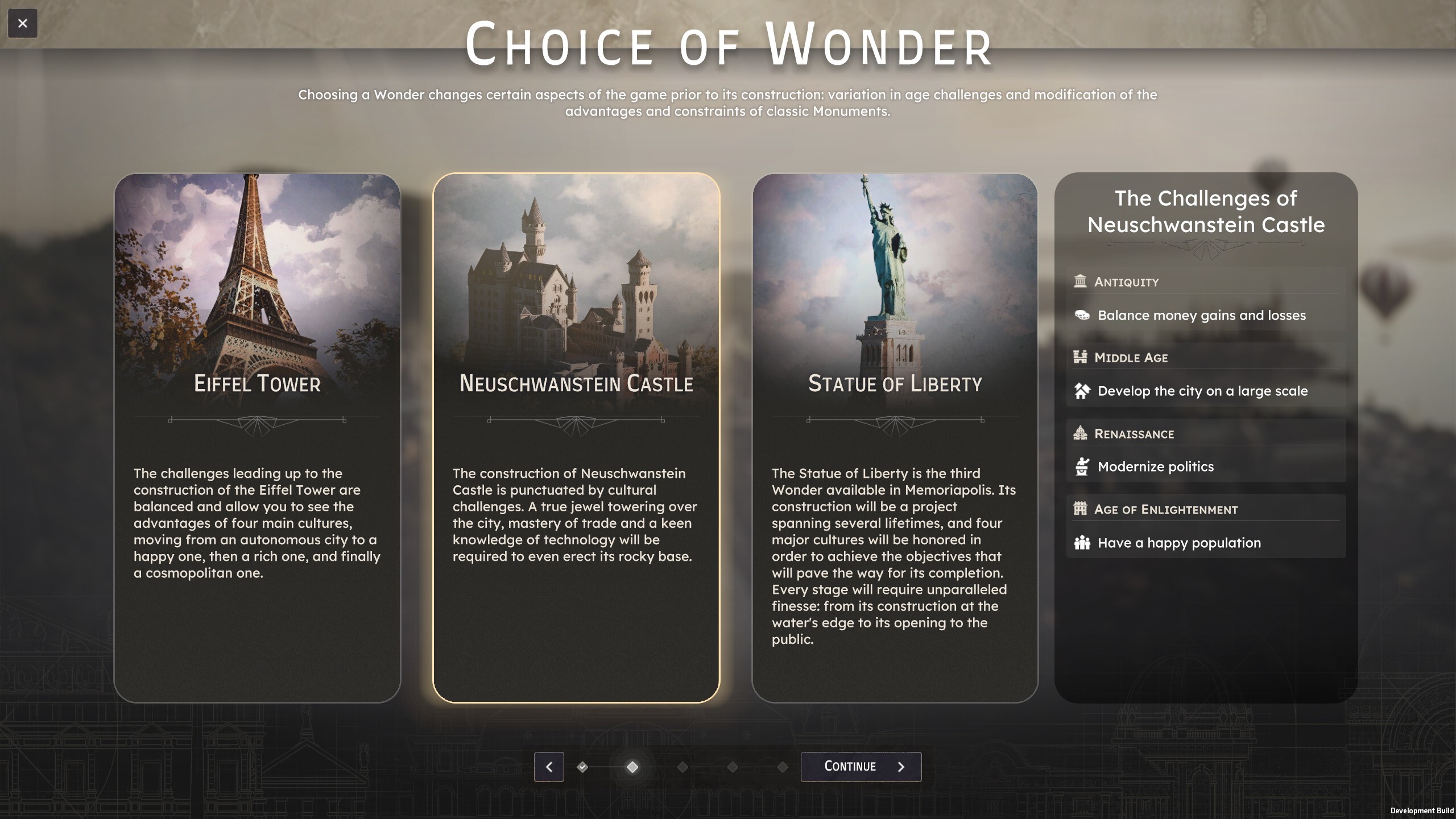
Task: Click the highlighted current step on the progress tracker
Action: coord(632,767)
